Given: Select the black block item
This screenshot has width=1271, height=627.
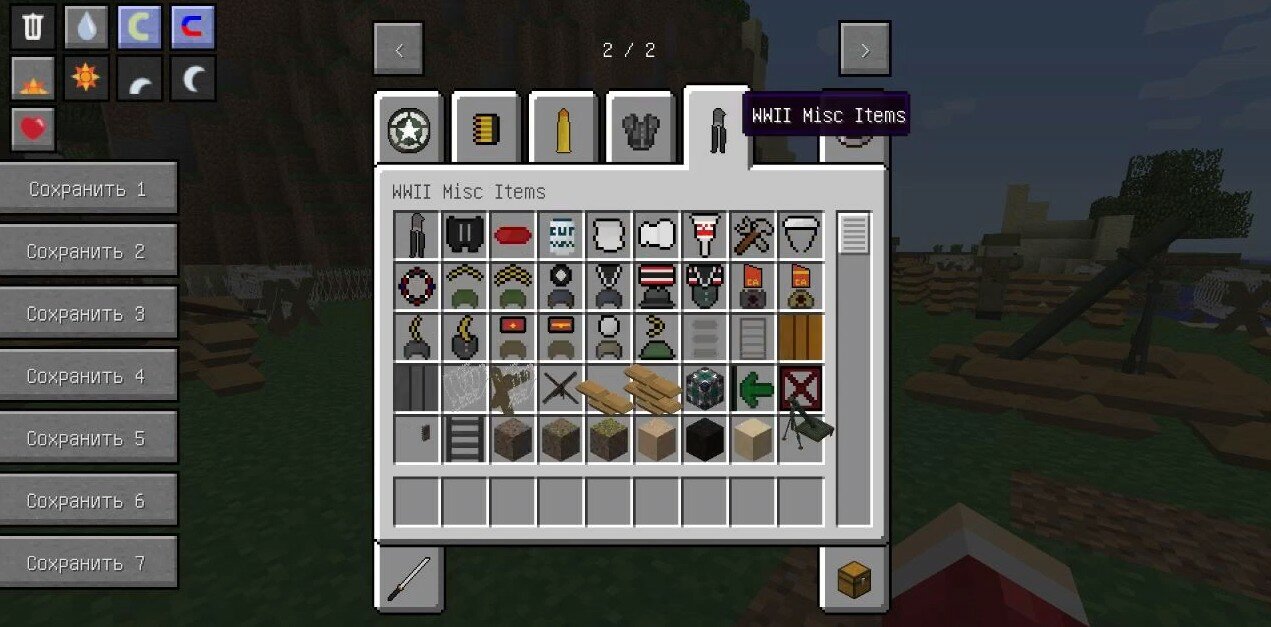Looking at the screenshot, I should (x=705, y=440).
